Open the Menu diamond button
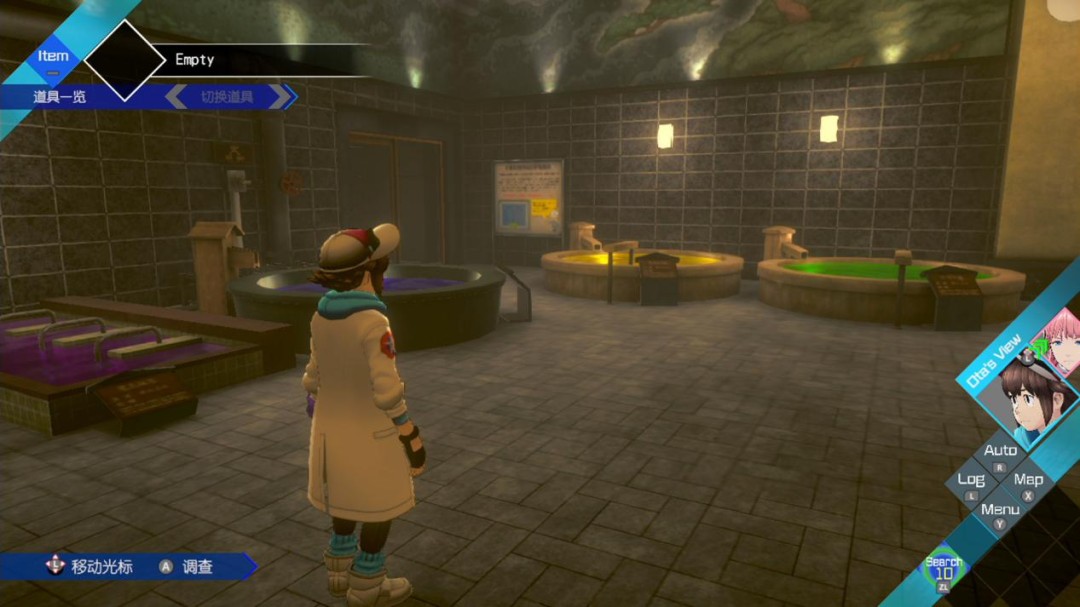 tap(1000, 511)
